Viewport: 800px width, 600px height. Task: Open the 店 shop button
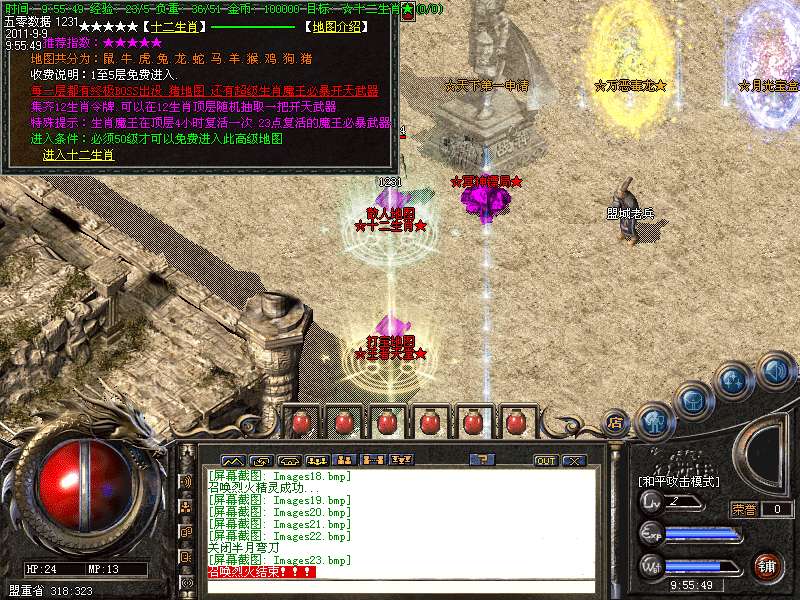[616, 422]
